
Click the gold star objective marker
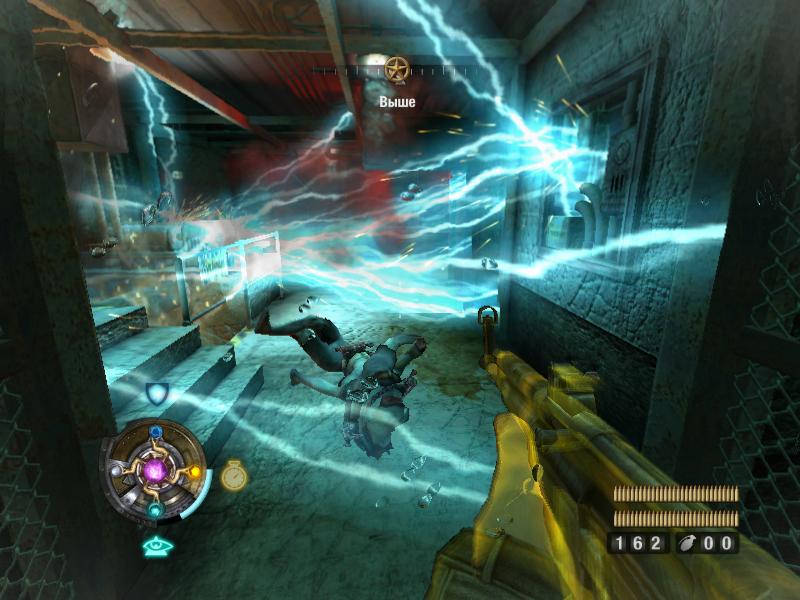tap(397, 70)
